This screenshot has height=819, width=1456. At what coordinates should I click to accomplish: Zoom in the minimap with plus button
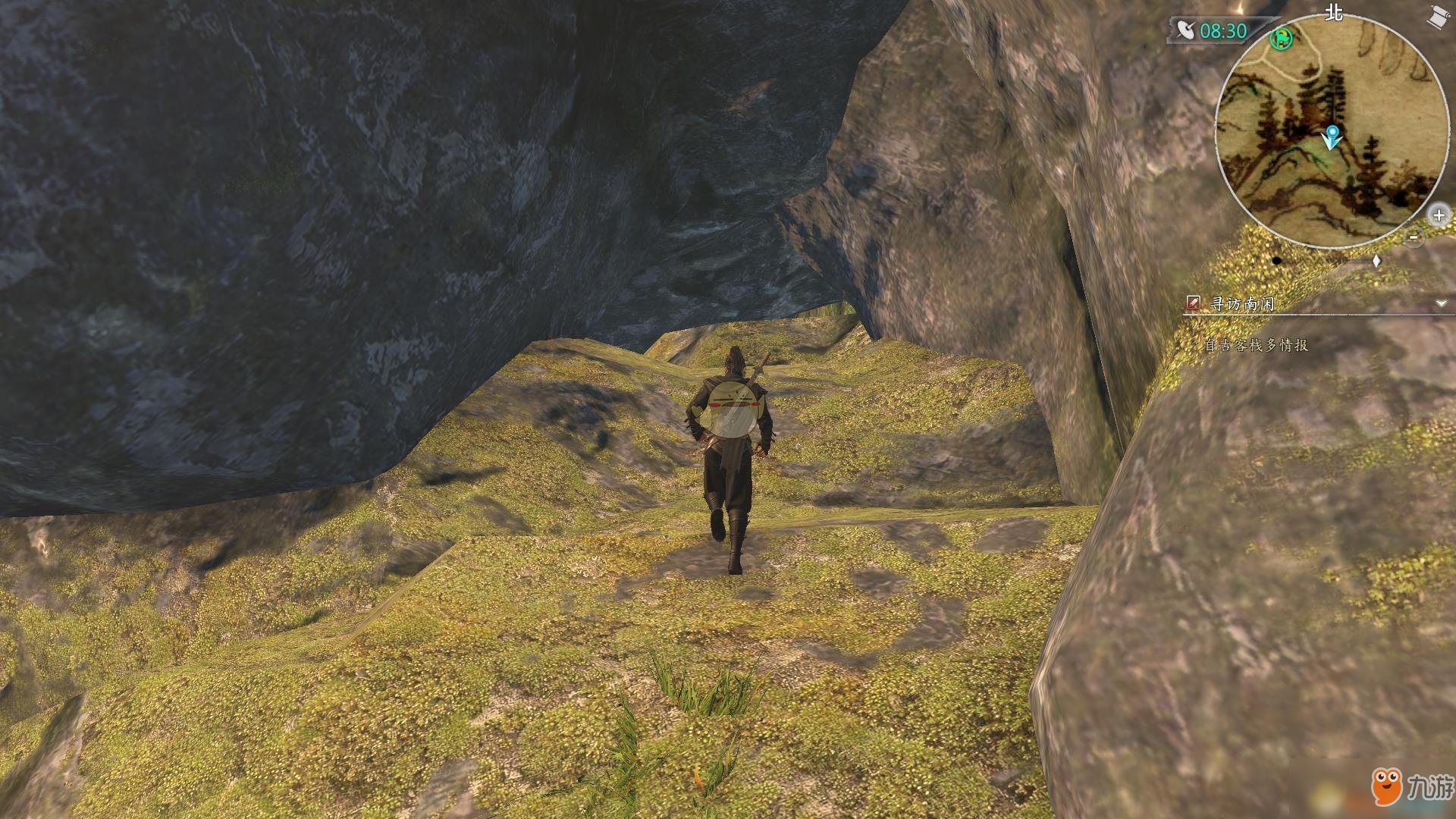[x=1439, y=215]
